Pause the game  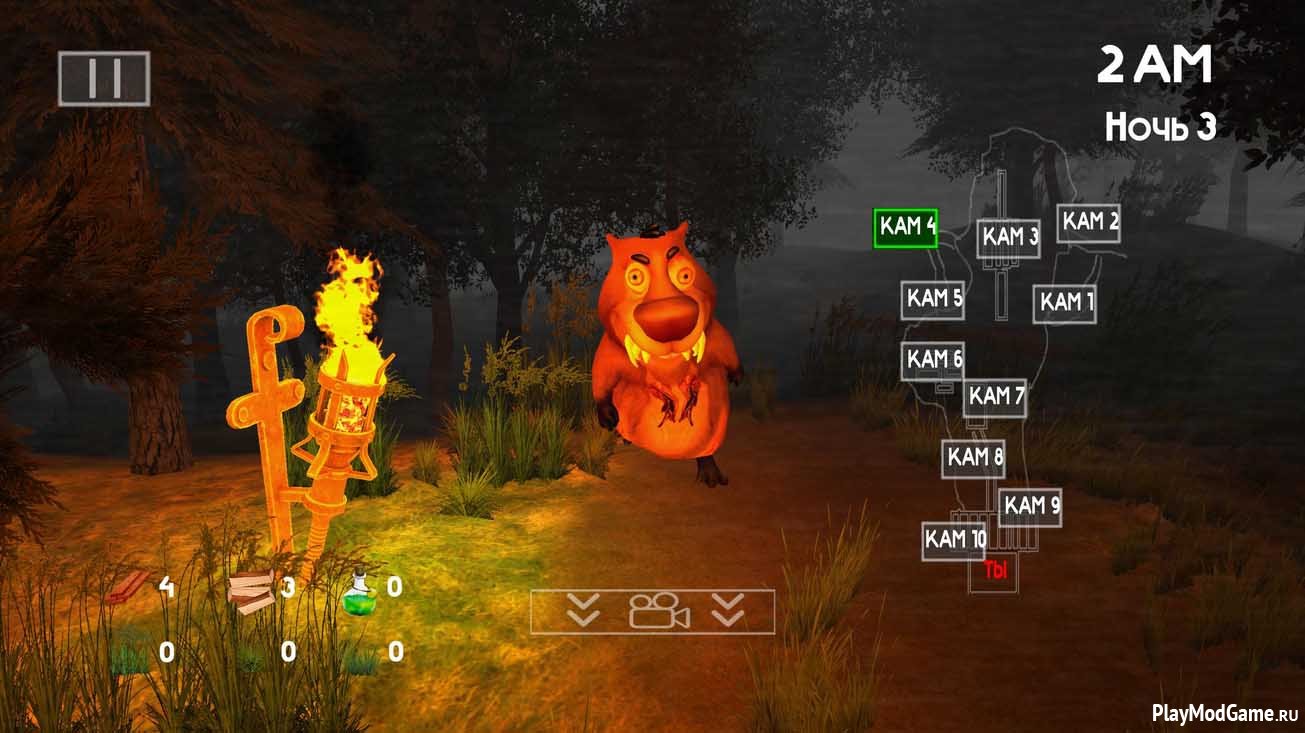click(x=103, y=78)
